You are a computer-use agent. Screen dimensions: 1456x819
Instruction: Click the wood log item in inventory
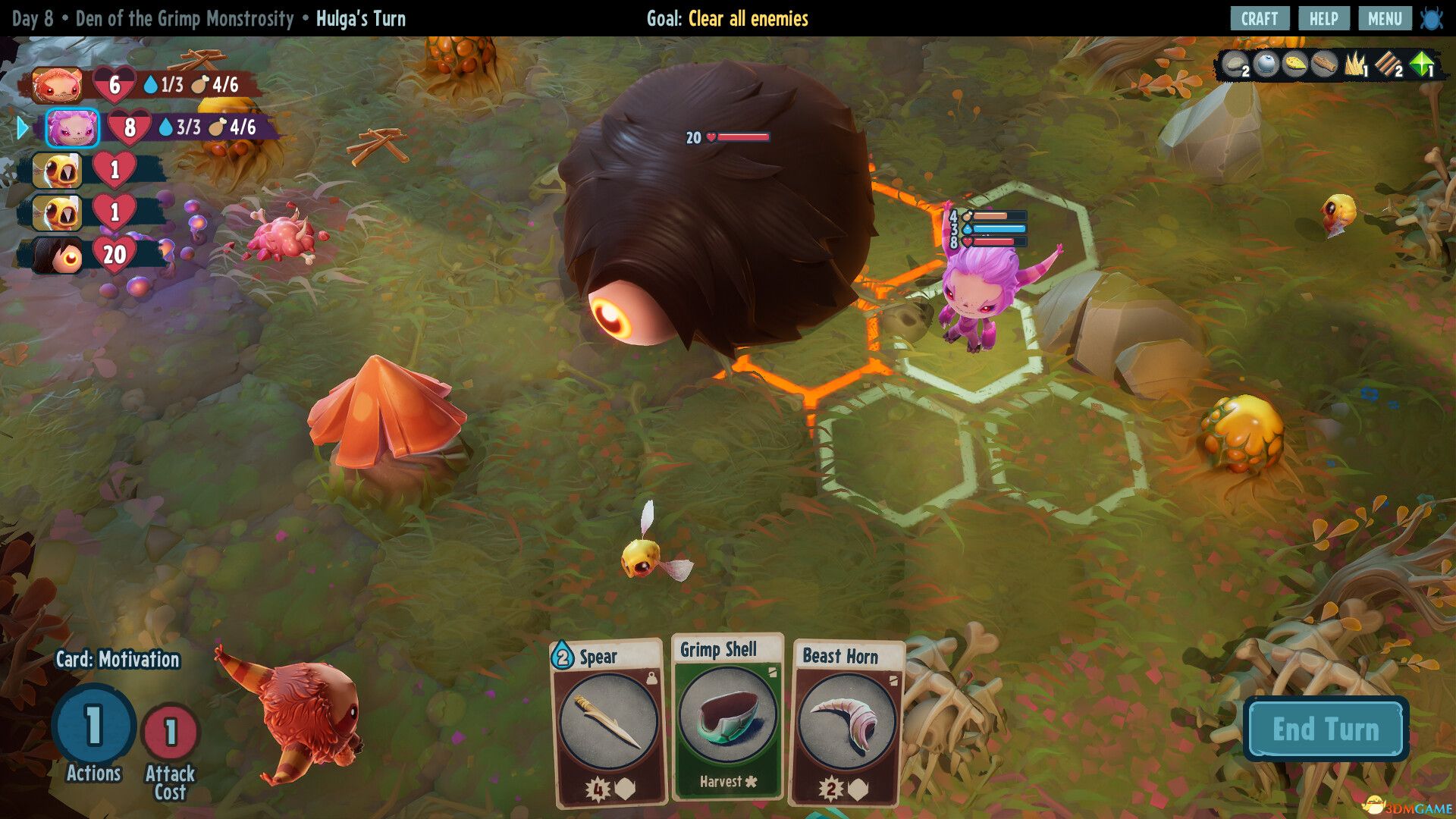1325,64
